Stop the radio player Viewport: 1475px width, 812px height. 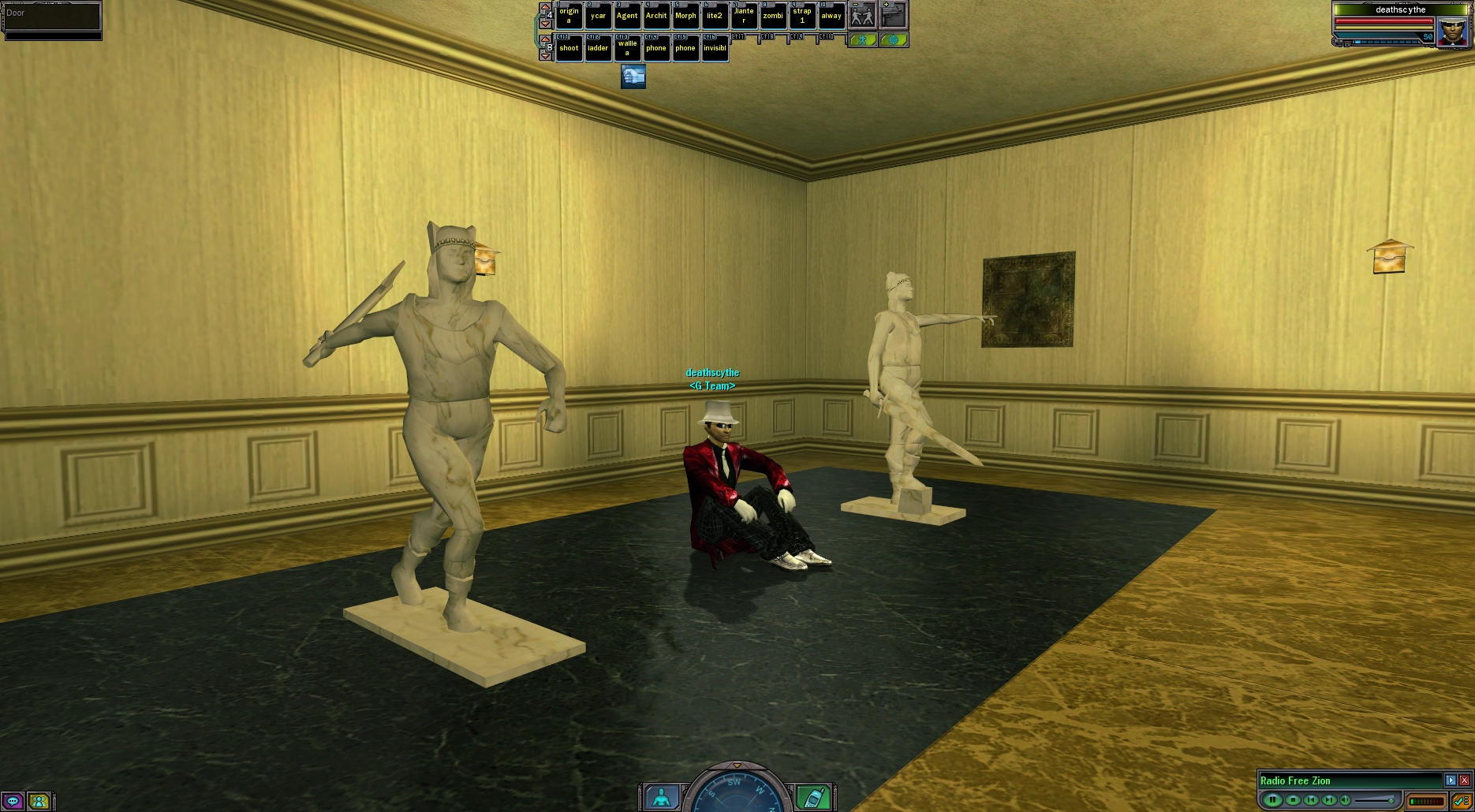pyautogui.click(x=1292, y=800)
